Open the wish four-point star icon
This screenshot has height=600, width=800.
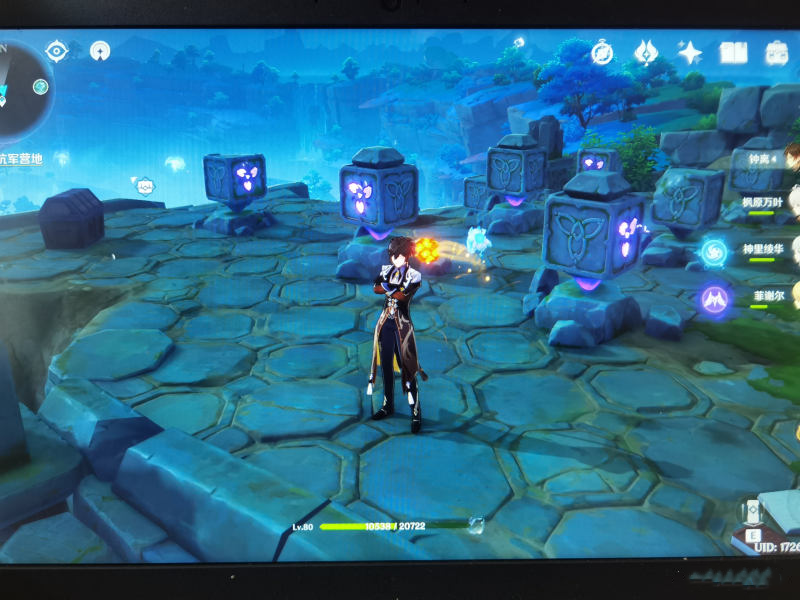click(689, 53)
